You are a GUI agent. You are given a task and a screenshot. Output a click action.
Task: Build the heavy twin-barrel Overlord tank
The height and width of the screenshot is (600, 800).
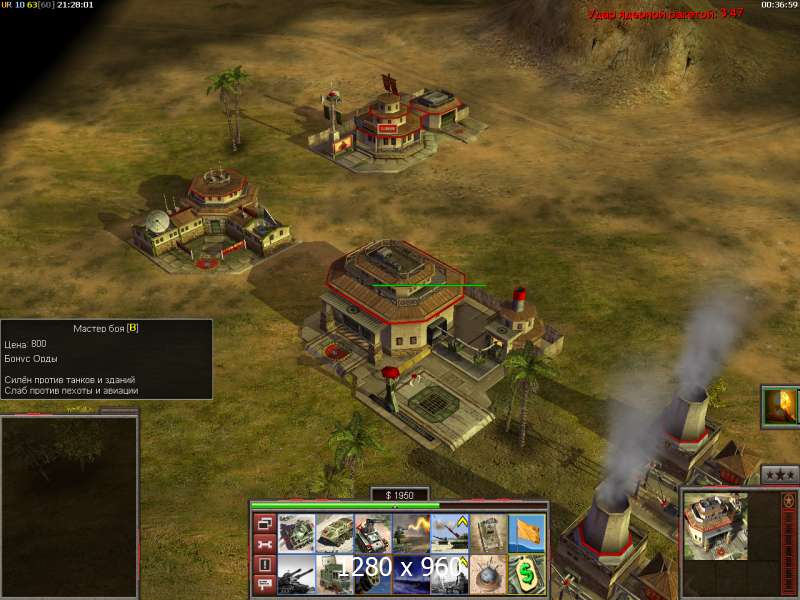tap(296, 573)
